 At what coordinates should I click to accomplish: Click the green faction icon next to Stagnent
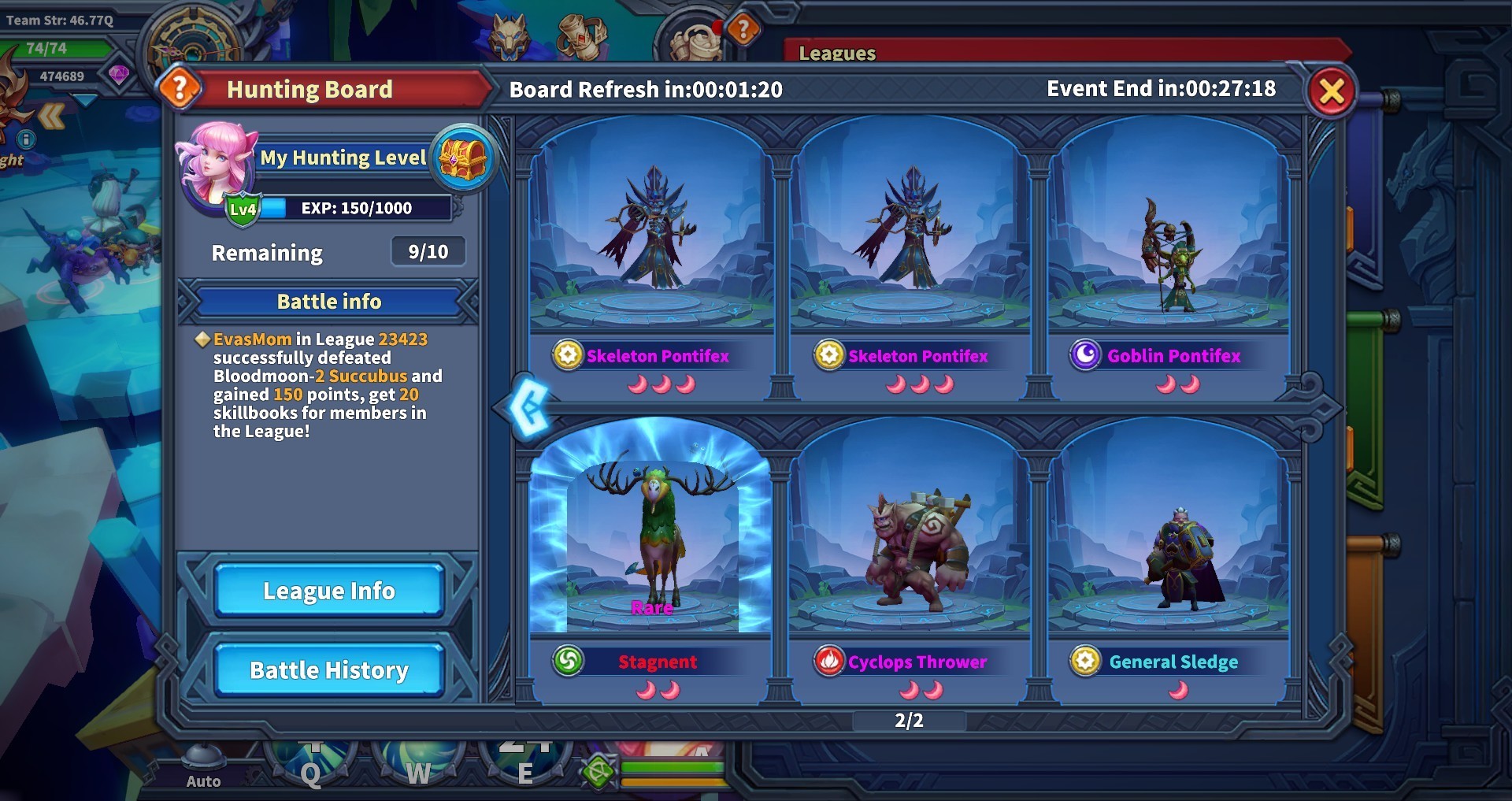pos(570,662)
